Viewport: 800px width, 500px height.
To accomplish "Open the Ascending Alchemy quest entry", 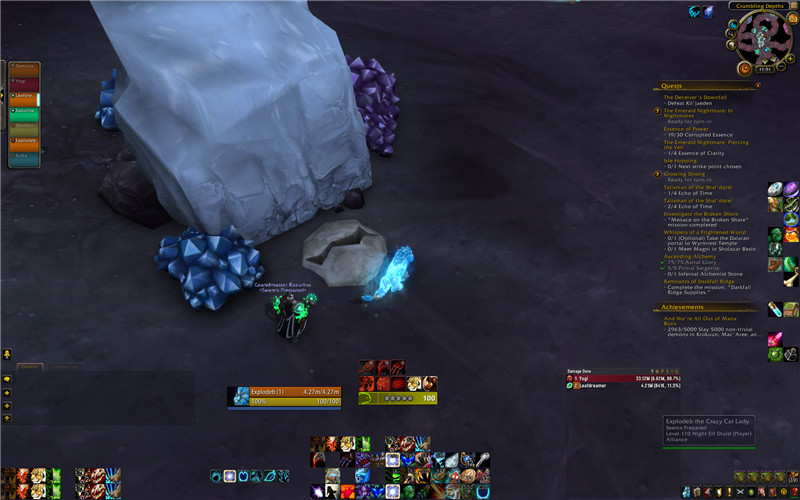I will pyautogui.click(x=692, y=255).
